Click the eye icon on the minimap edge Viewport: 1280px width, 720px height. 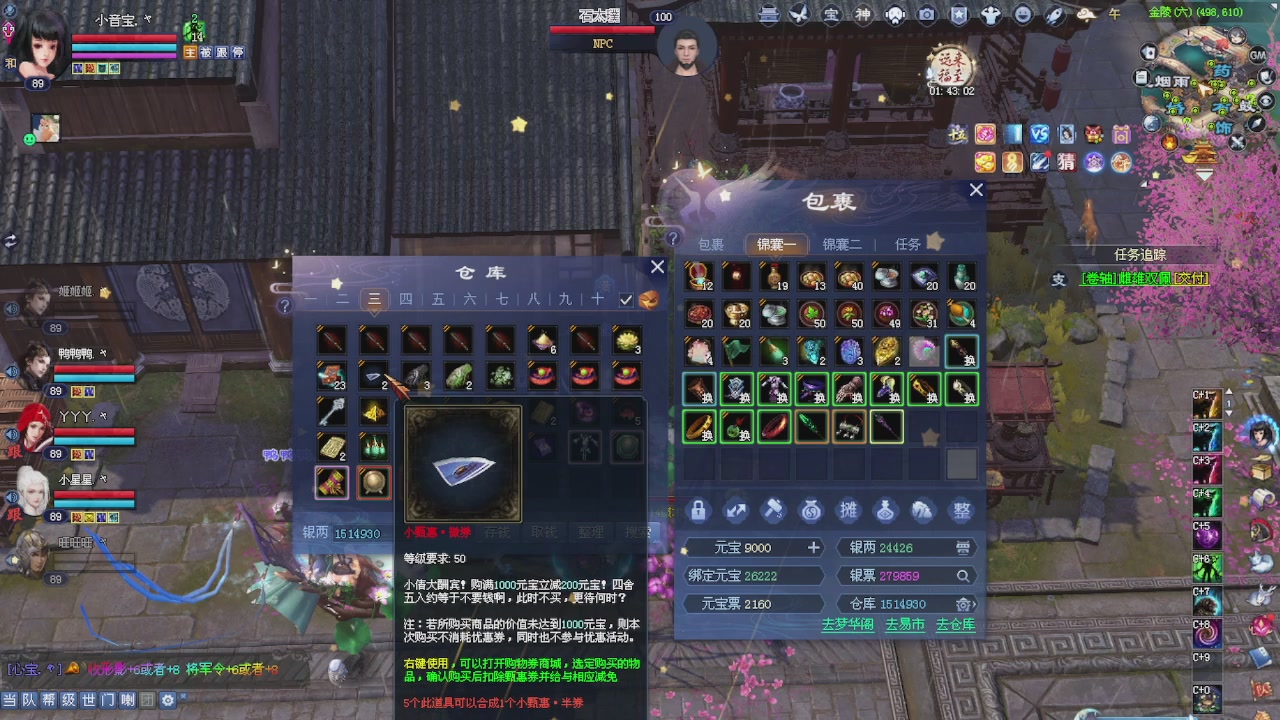(1265, 100)
